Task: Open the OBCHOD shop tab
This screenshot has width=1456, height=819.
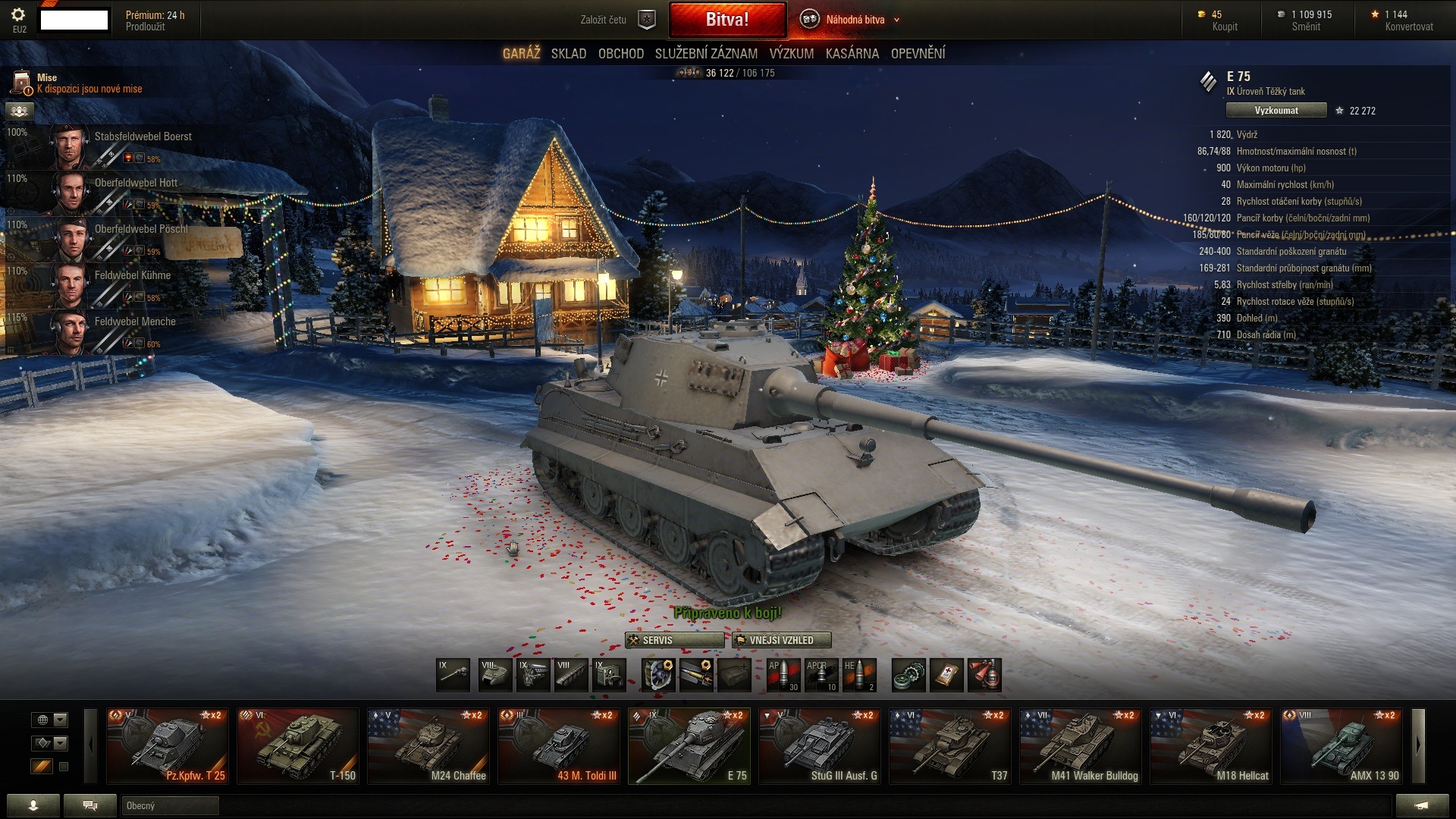Action: pos(620,54)
